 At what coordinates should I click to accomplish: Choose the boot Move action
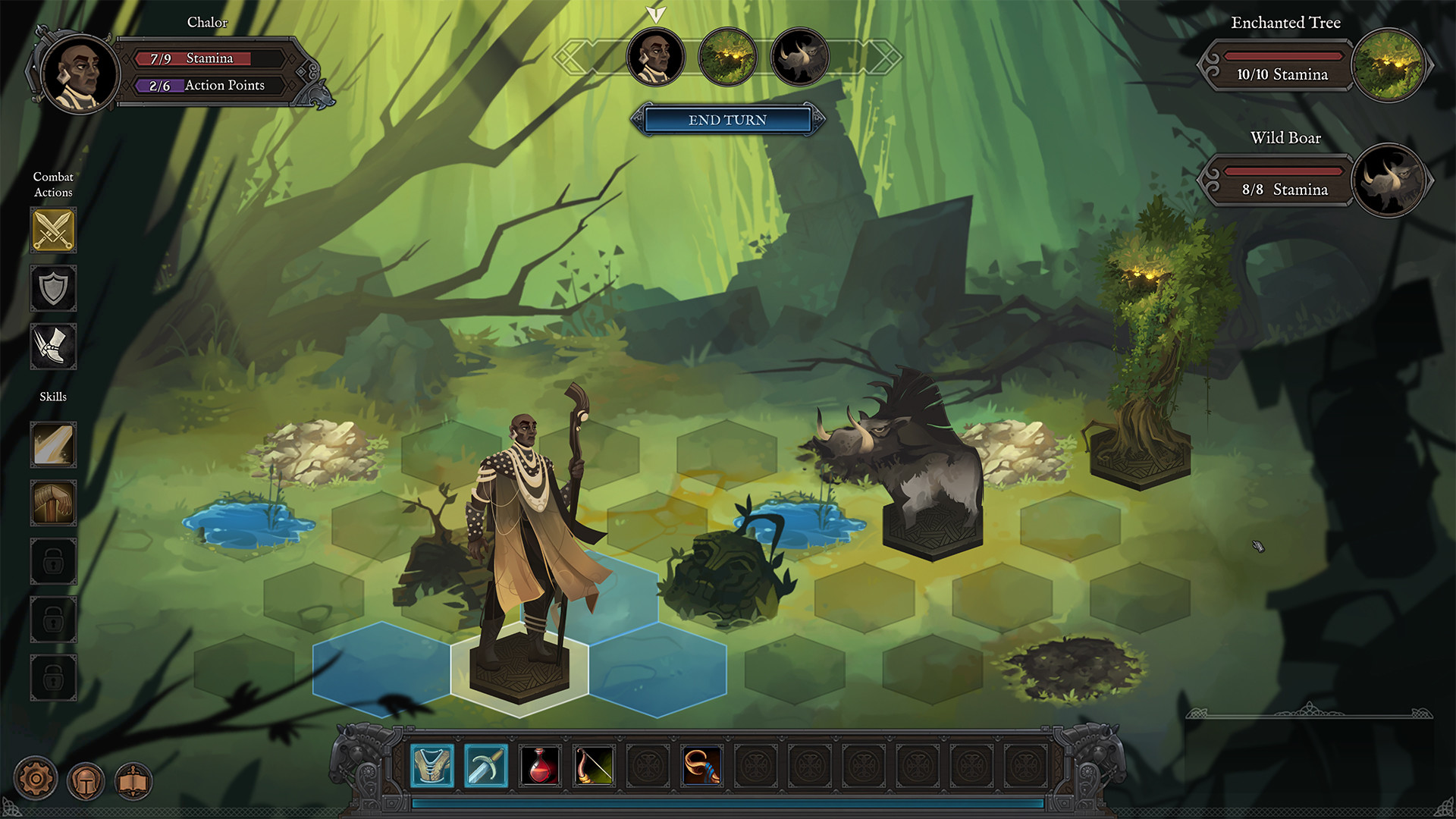[x=53, y=347]
